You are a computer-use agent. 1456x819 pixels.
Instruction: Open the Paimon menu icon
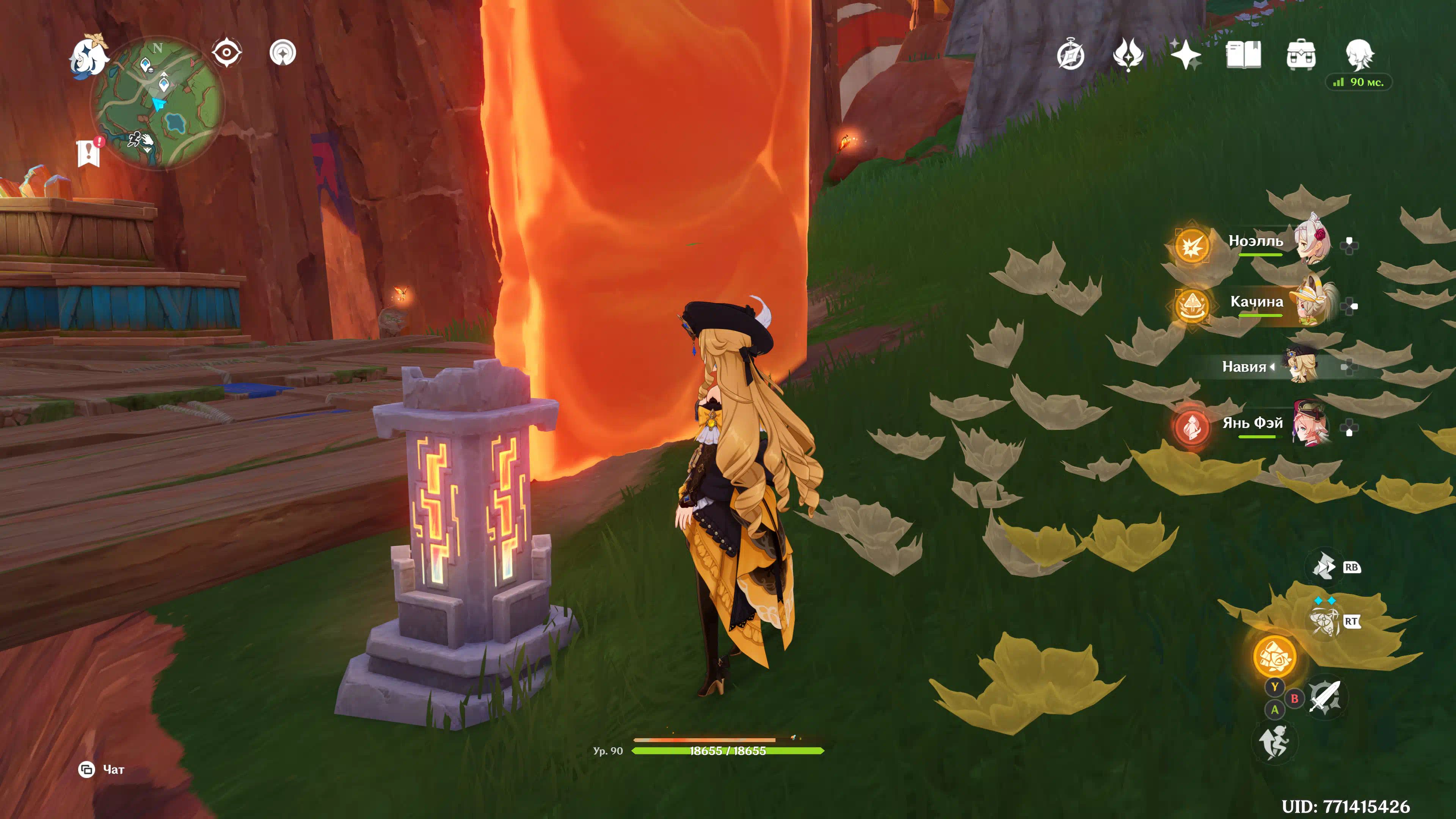coord(89,55)
